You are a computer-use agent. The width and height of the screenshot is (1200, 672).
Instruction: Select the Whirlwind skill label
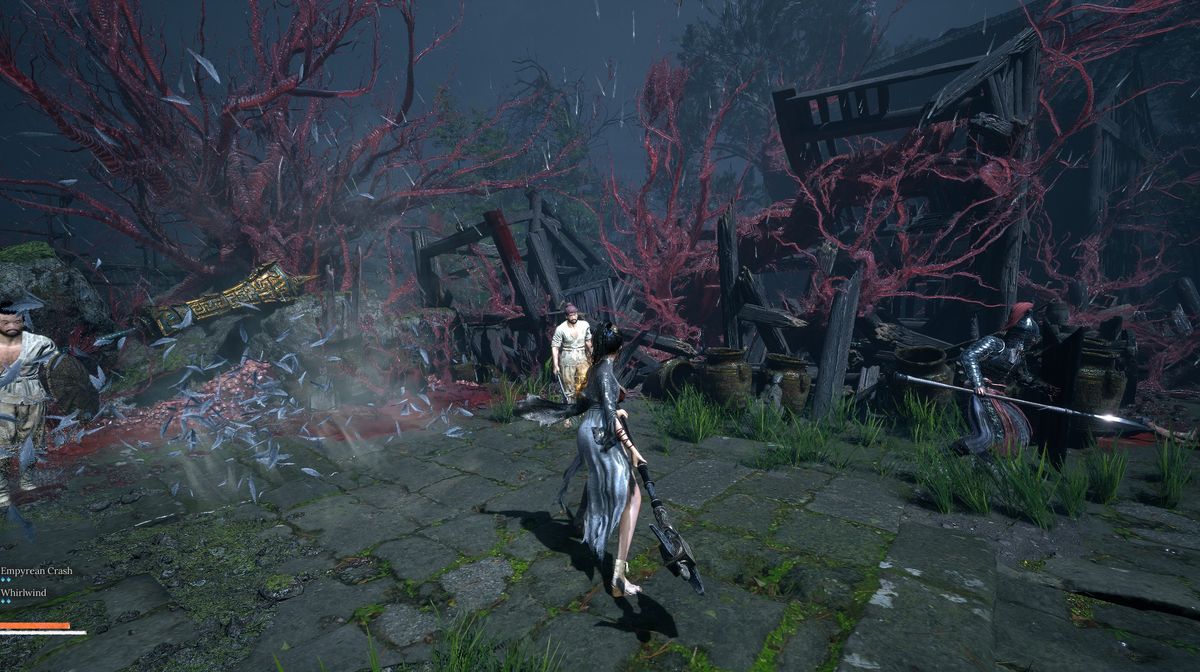23,592
